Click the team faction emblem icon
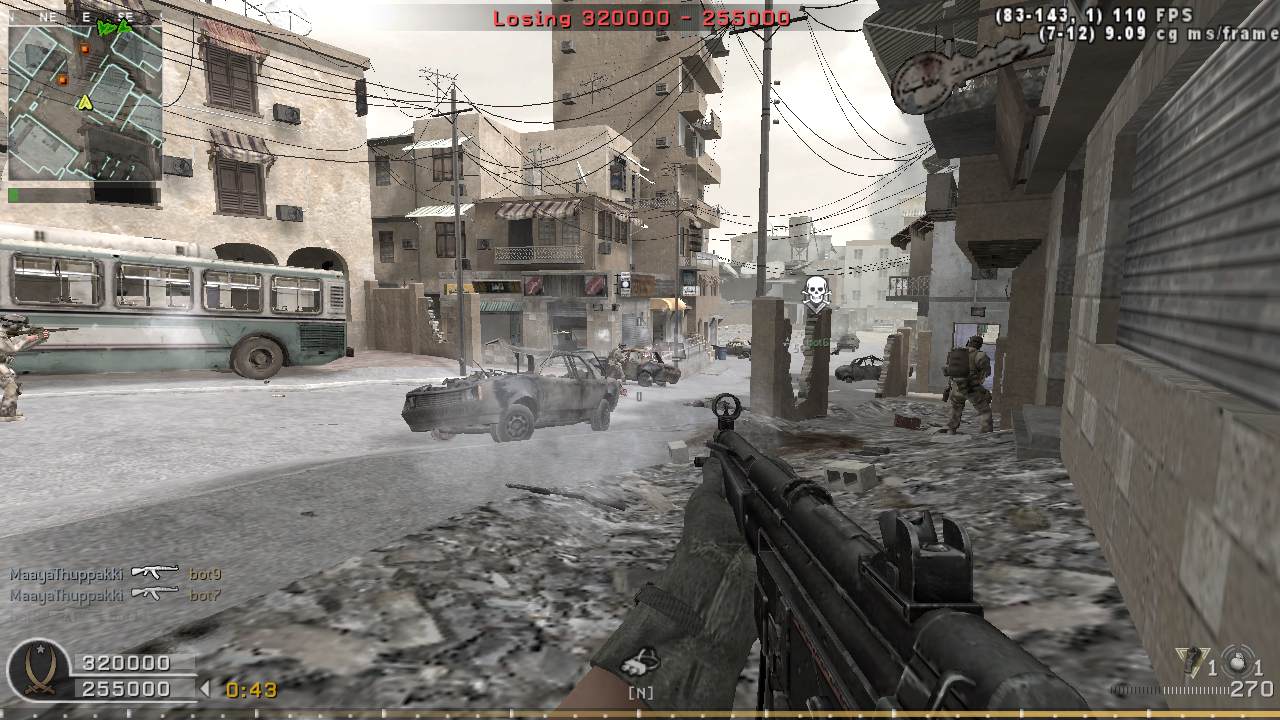The width and height of the screenshot is (1280, 720). coord(40,671)
